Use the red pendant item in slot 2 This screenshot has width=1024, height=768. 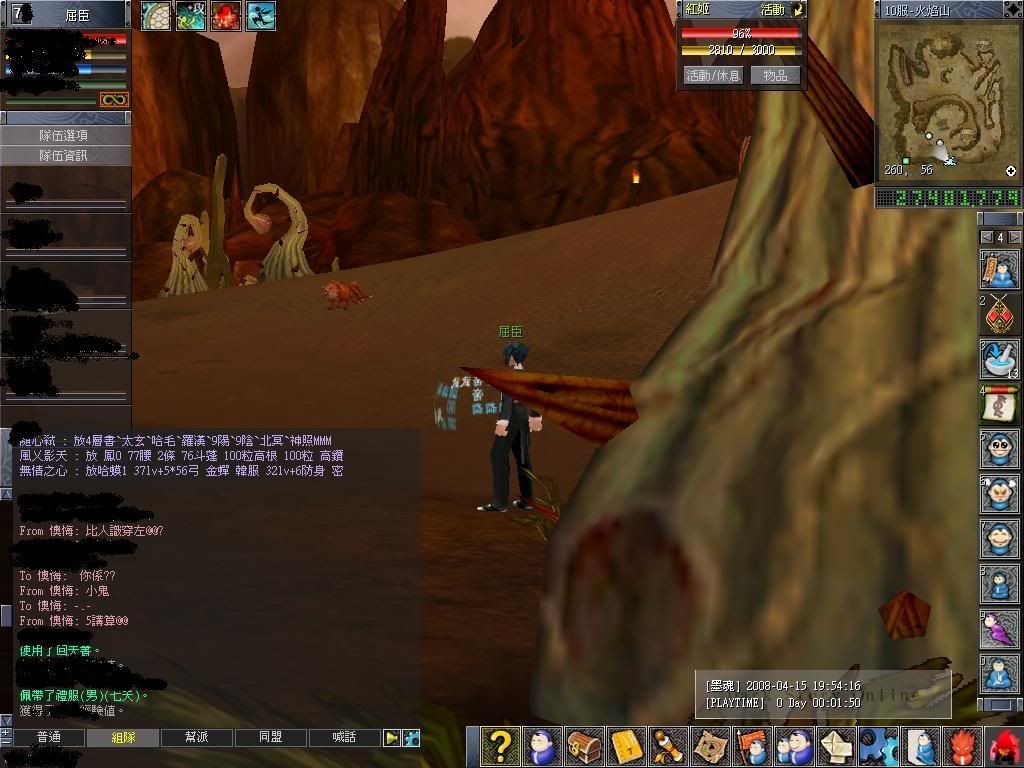pos(999,314)
